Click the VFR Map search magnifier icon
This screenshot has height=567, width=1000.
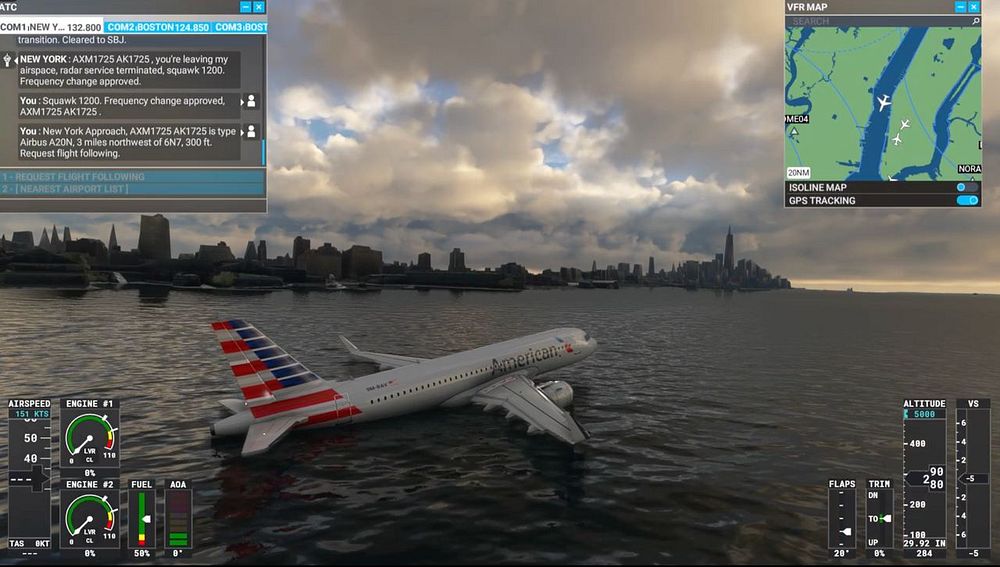(x=975, y=21)
